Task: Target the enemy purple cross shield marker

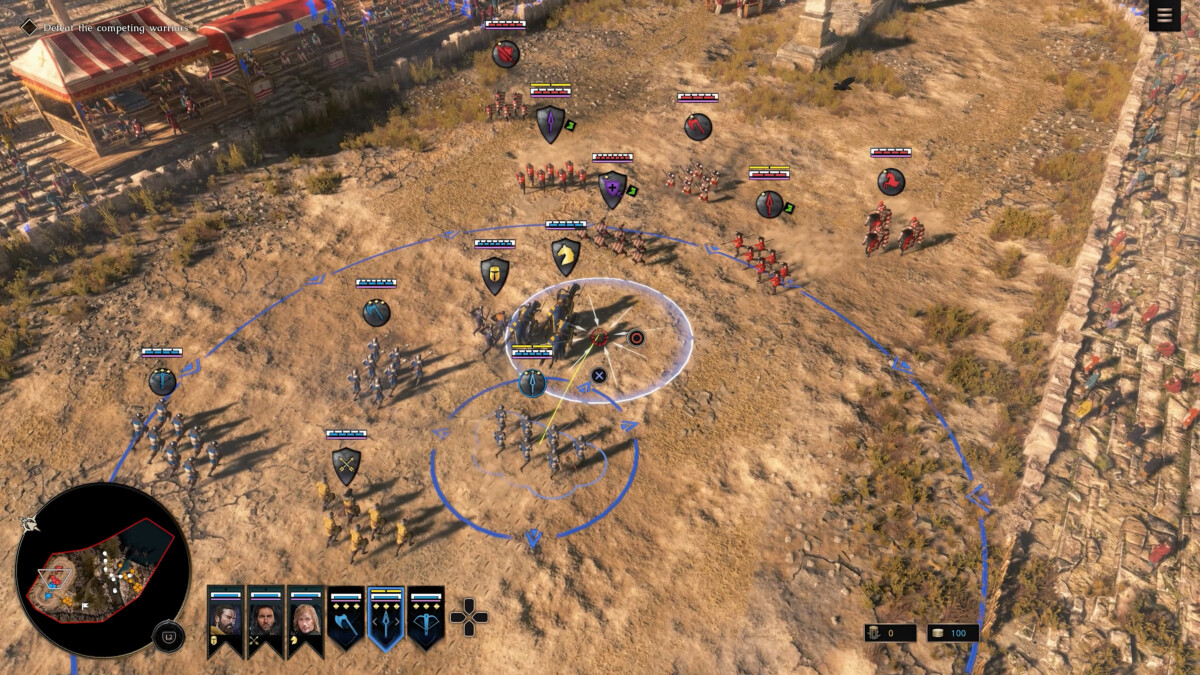Action: 612,189
